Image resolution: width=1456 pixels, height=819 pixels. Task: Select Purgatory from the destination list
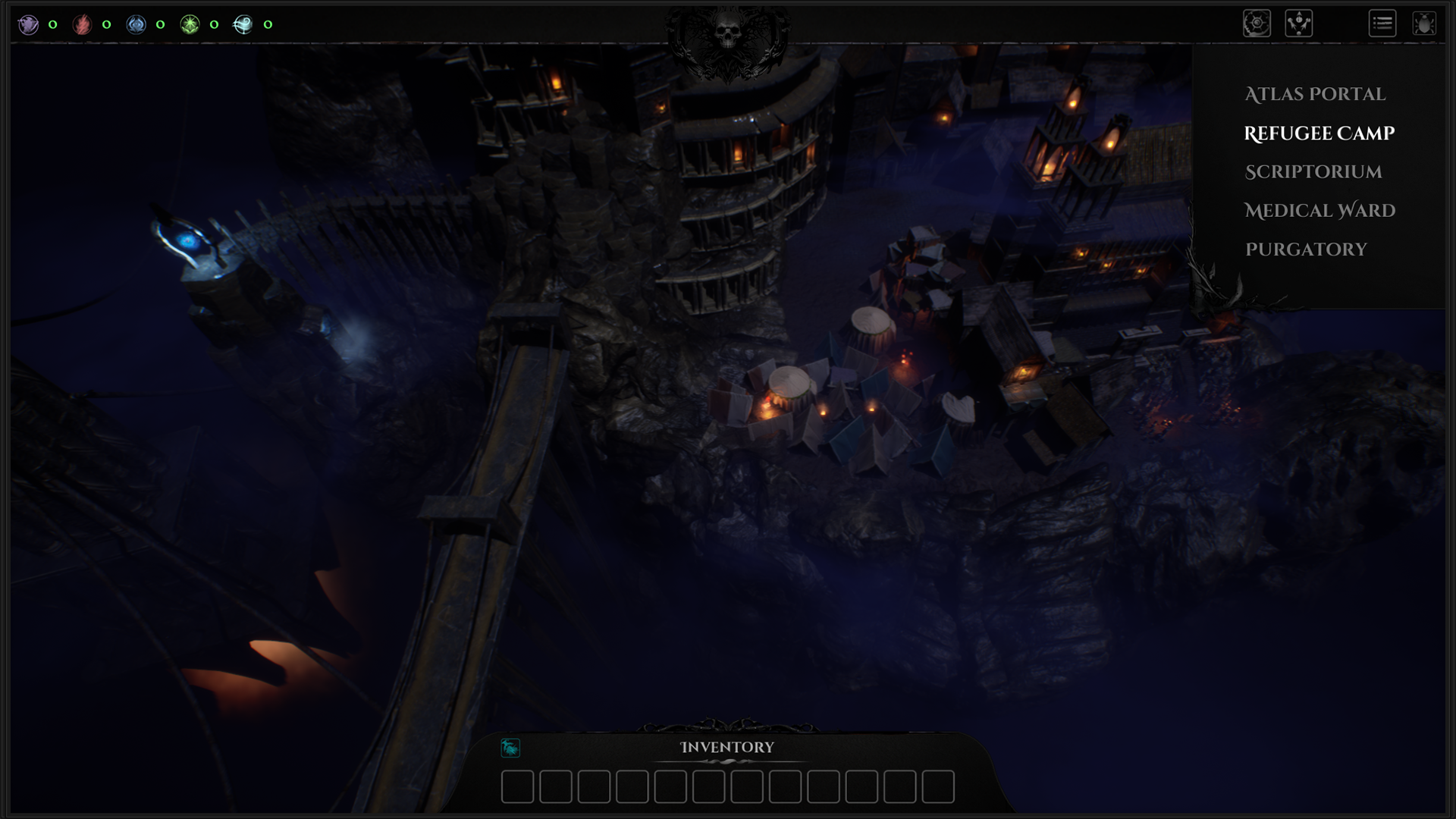tap(1306, 249)
